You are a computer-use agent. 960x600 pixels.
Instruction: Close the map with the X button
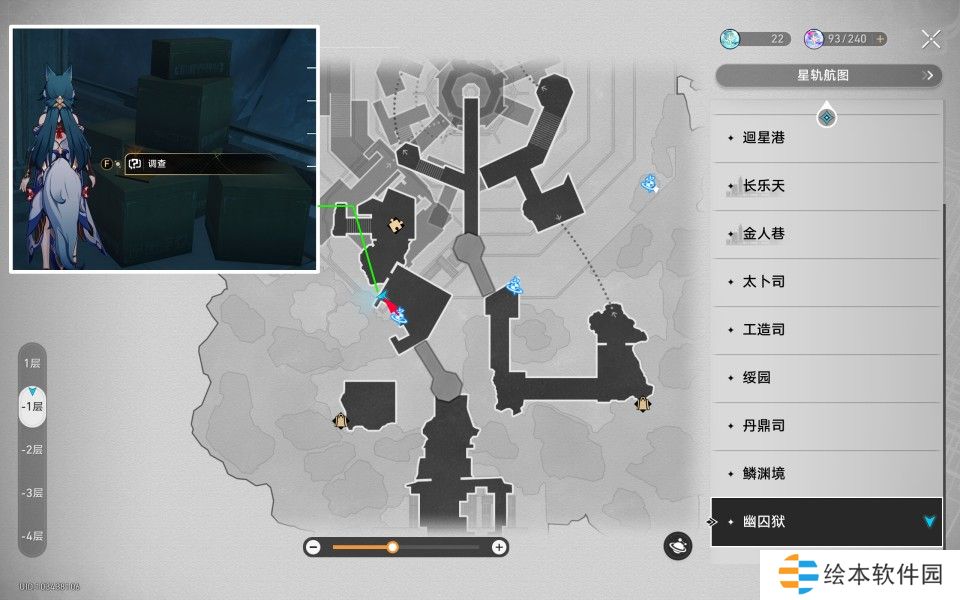[x=931, y=39]
